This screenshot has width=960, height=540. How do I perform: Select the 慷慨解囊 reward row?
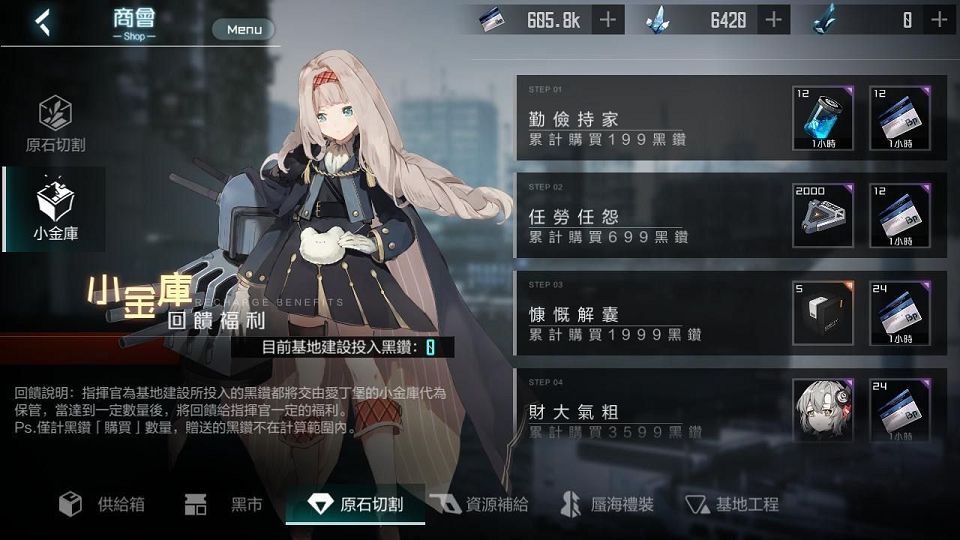click(x=650, y=312)
